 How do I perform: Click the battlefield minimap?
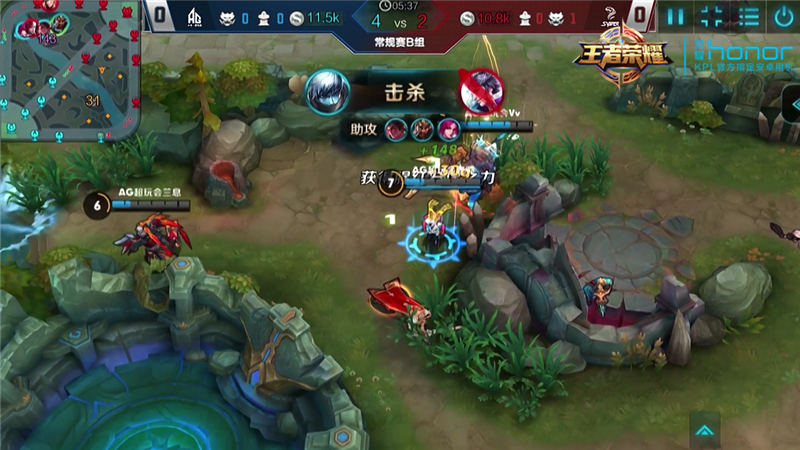(70, 70)
